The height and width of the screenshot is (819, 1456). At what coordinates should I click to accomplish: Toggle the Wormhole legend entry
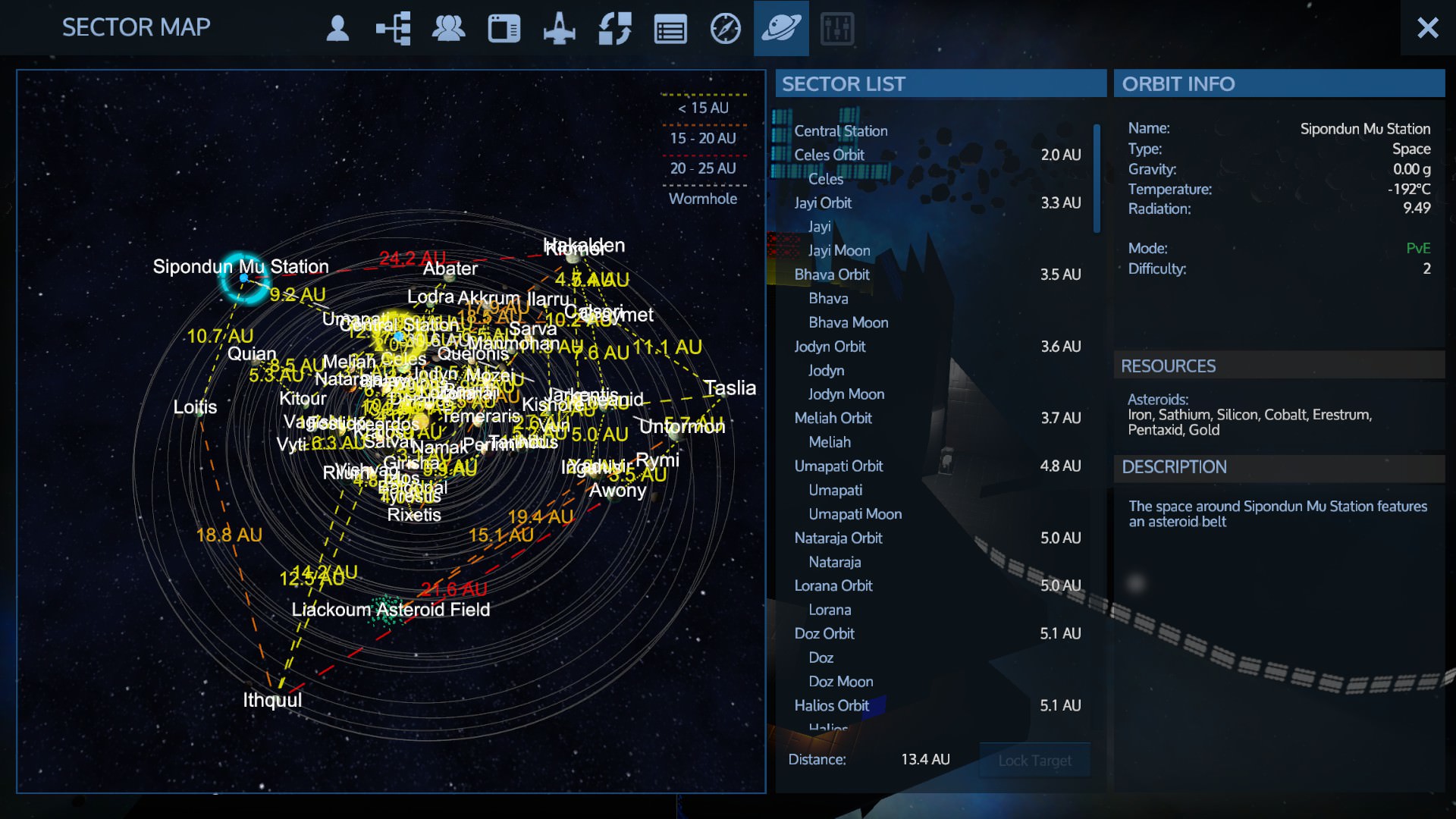point(702,199)
